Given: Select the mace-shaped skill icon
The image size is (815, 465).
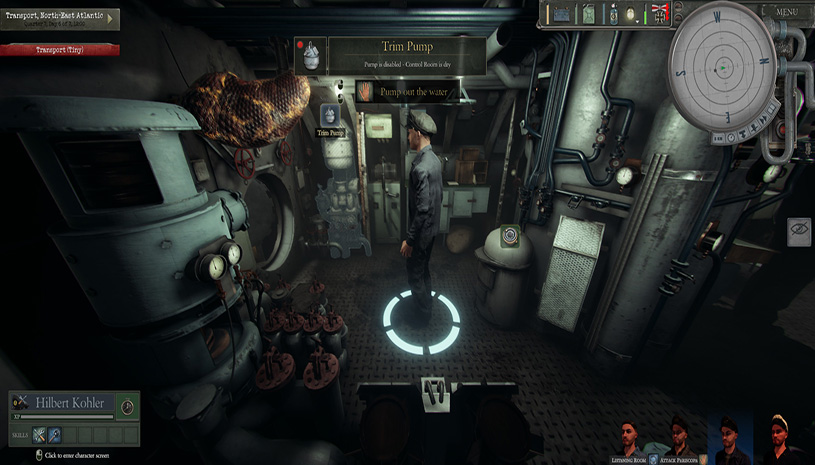Looking at the screenshot, I should [55, 435].
